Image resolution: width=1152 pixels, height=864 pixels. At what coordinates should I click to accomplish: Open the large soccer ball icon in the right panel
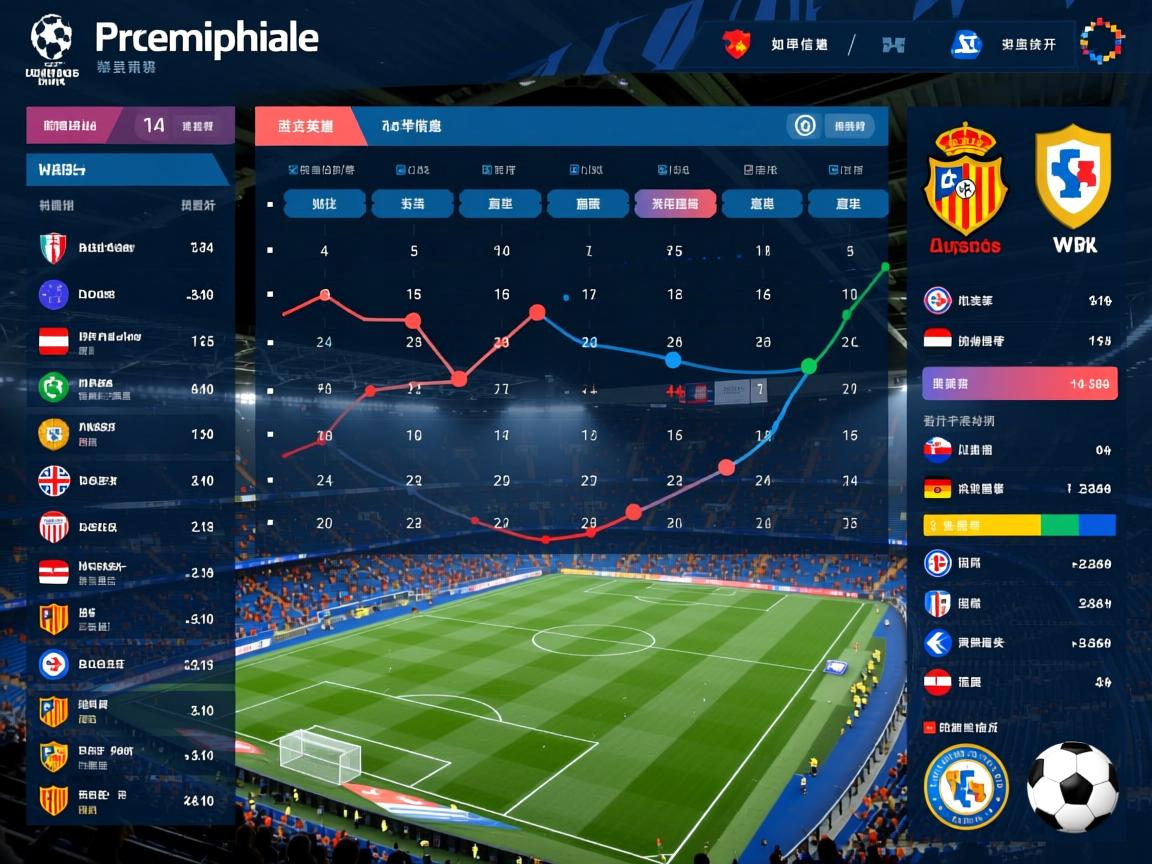1072,787
